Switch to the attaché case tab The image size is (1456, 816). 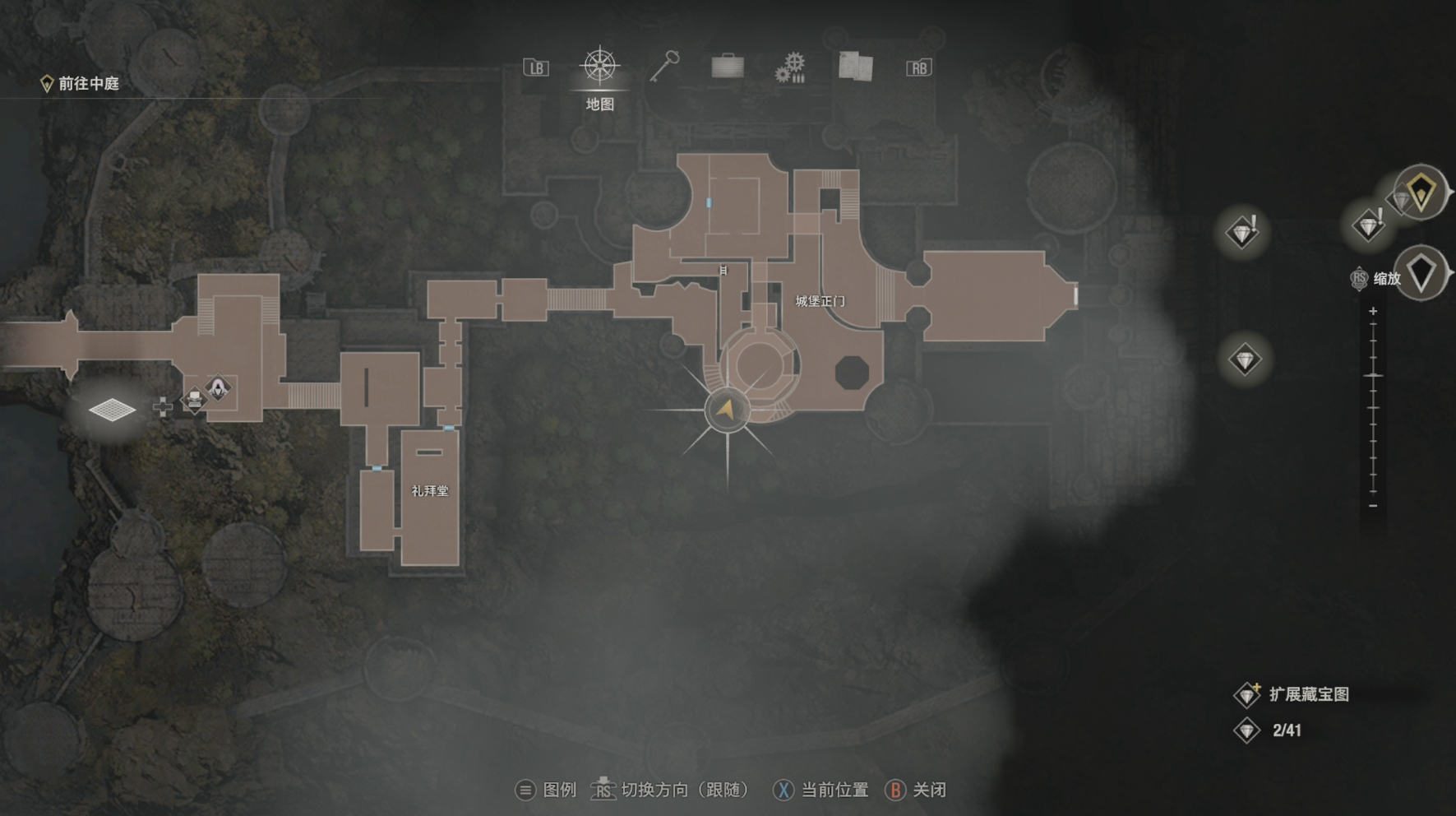728,67
